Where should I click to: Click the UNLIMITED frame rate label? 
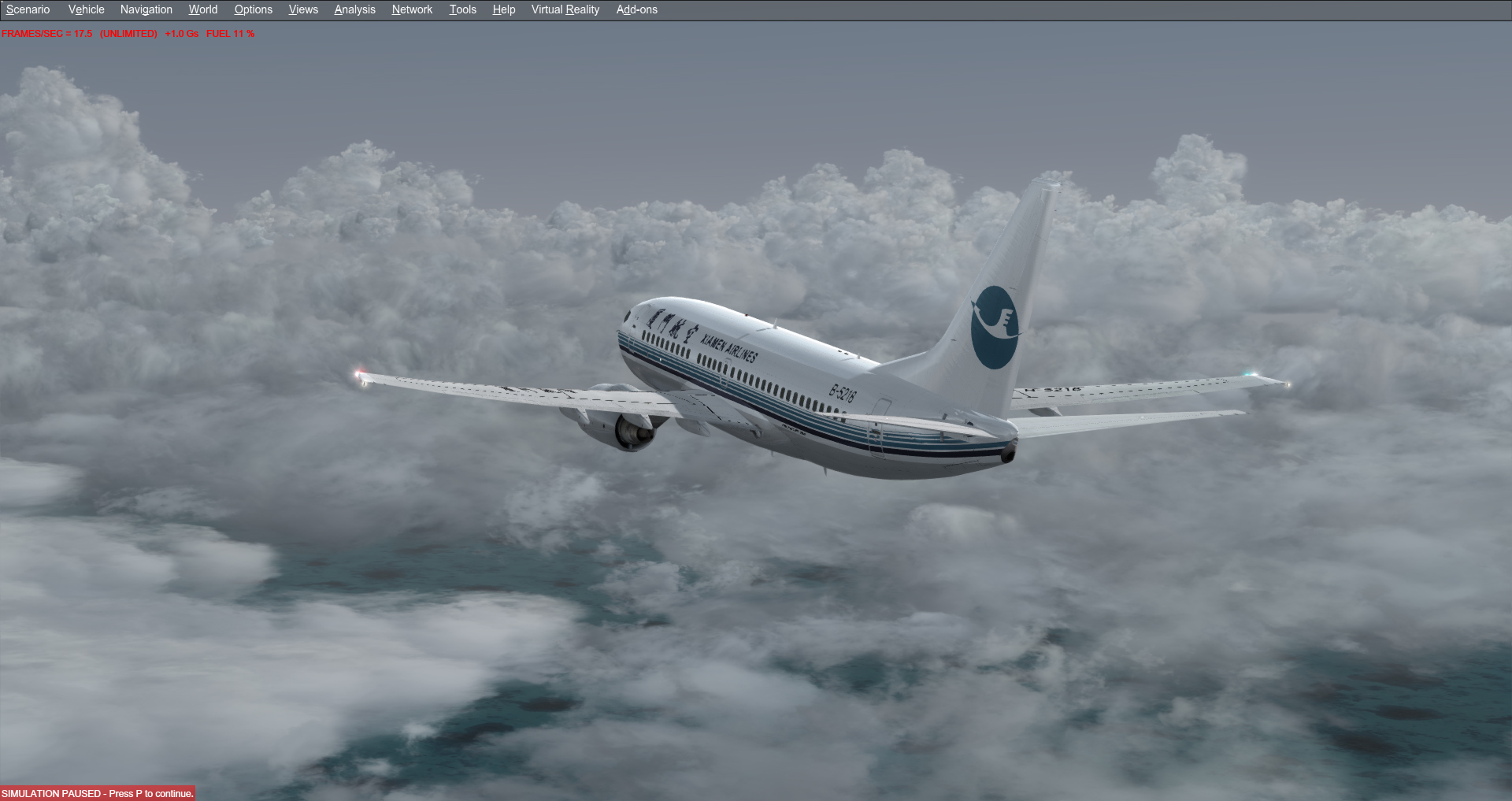pyautogui.click(x=127, y=34)
